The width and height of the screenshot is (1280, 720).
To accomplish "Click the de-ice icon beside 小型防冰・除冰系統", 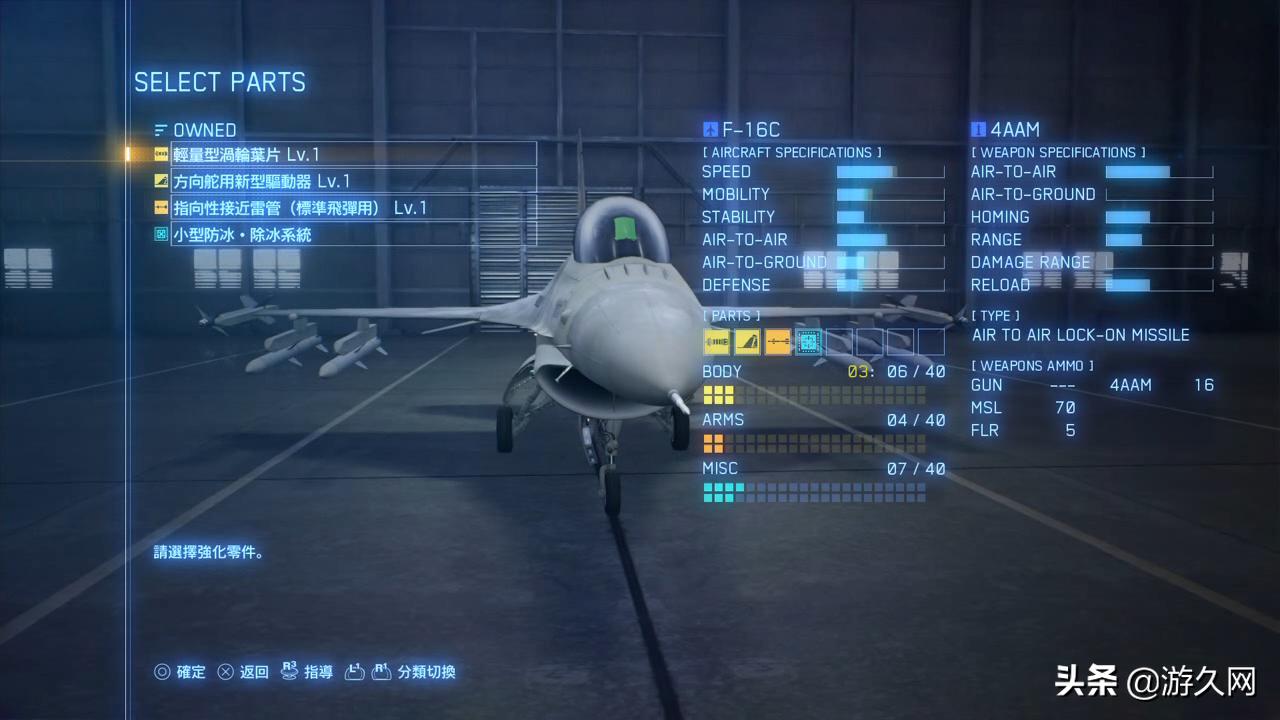I will [161, 235].
